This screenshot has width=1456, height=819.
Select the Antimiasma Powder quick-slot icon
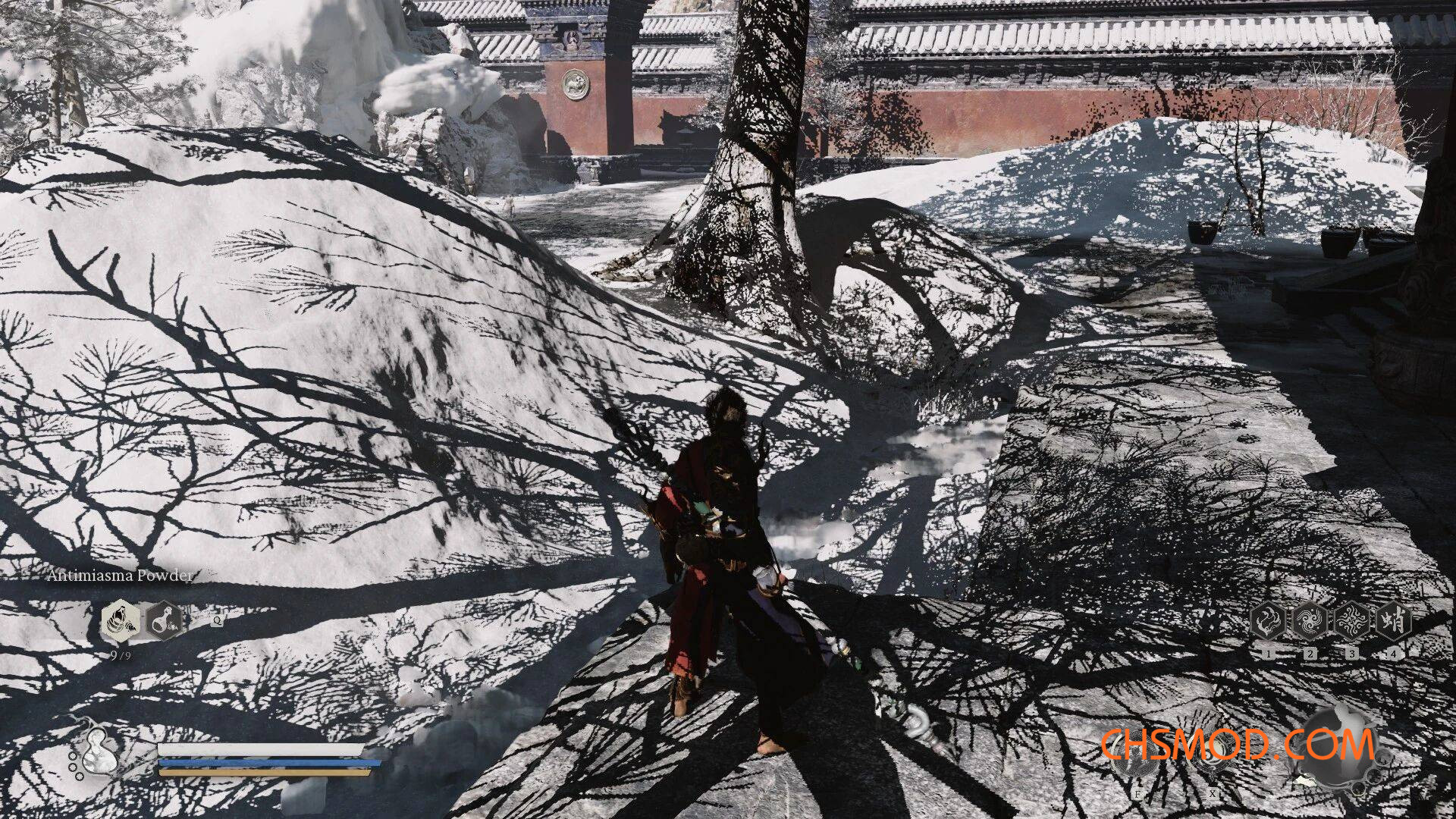click(121, 620)
